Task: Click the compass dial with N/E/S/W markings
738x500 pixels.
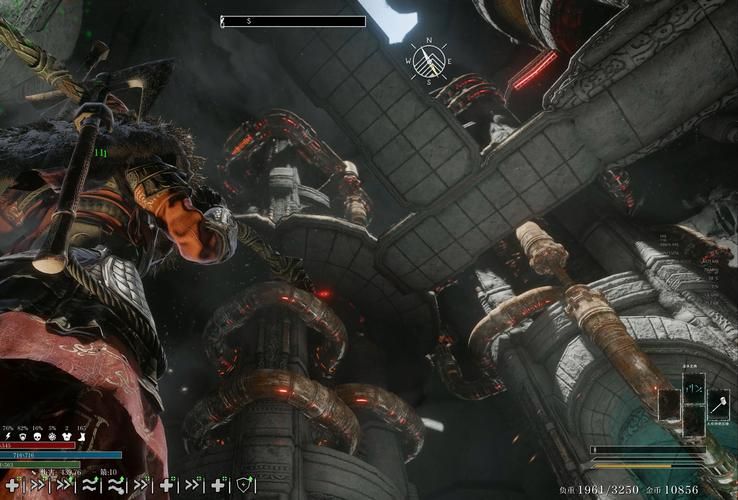Action: (428, 61)
